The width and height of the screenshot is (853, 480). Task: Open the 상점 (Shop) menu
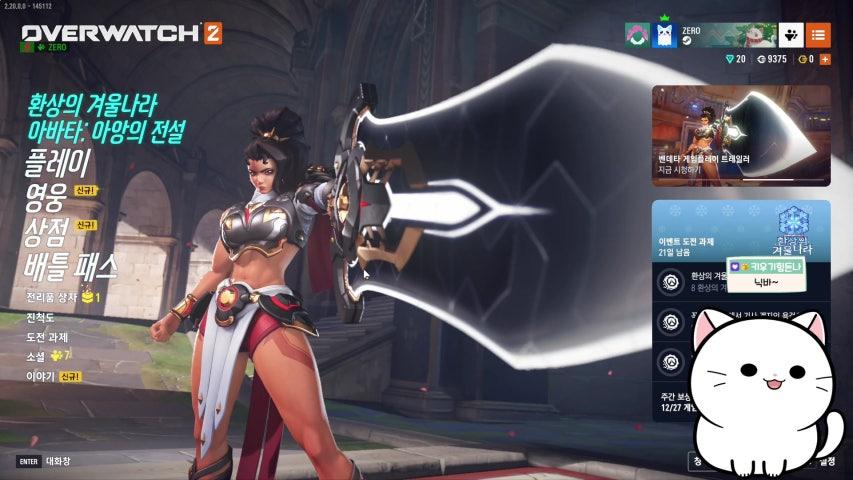tap(47, 232)
